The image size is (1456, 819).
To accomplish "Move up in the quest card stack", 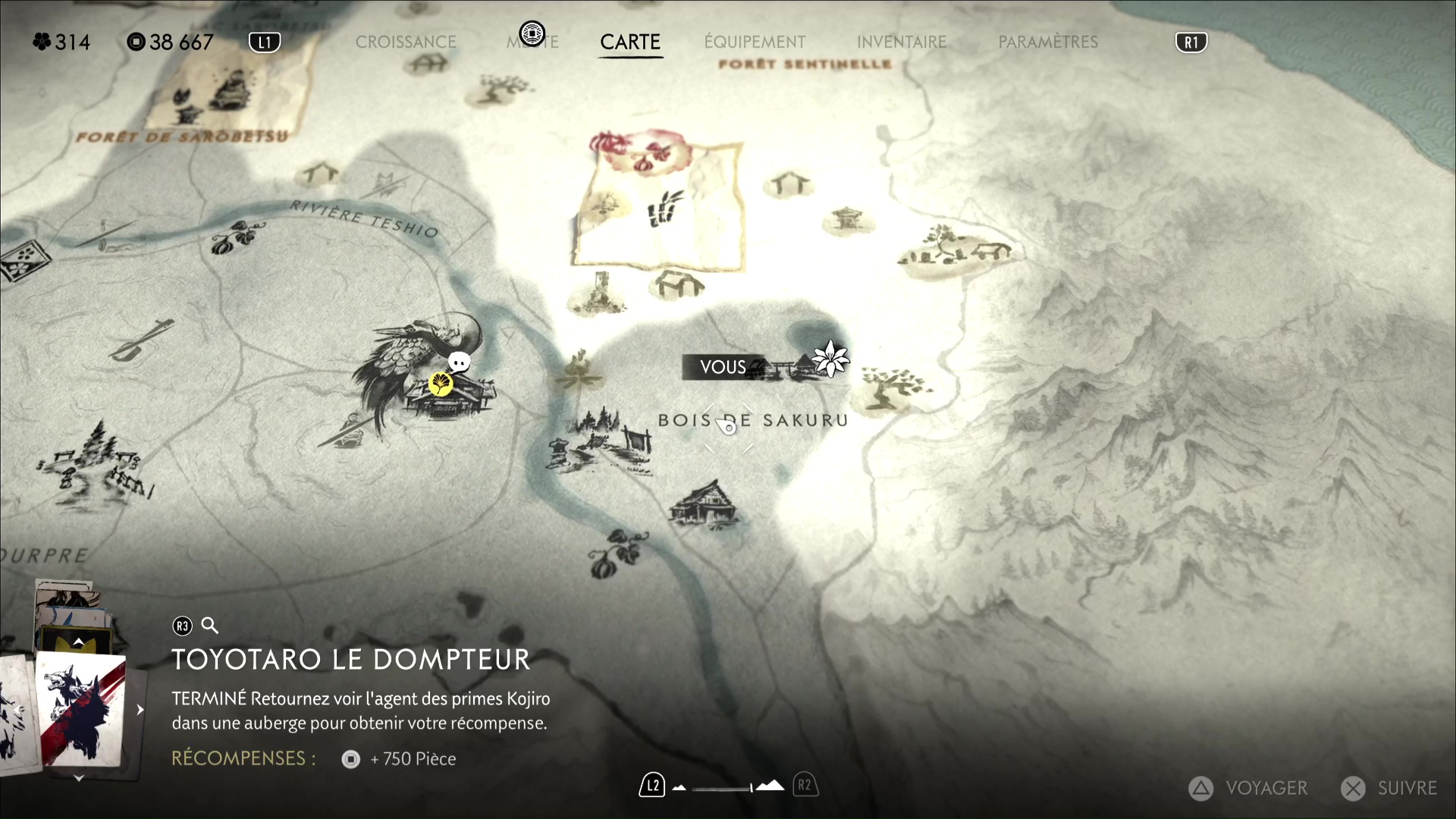I will [x=79, y=642].
